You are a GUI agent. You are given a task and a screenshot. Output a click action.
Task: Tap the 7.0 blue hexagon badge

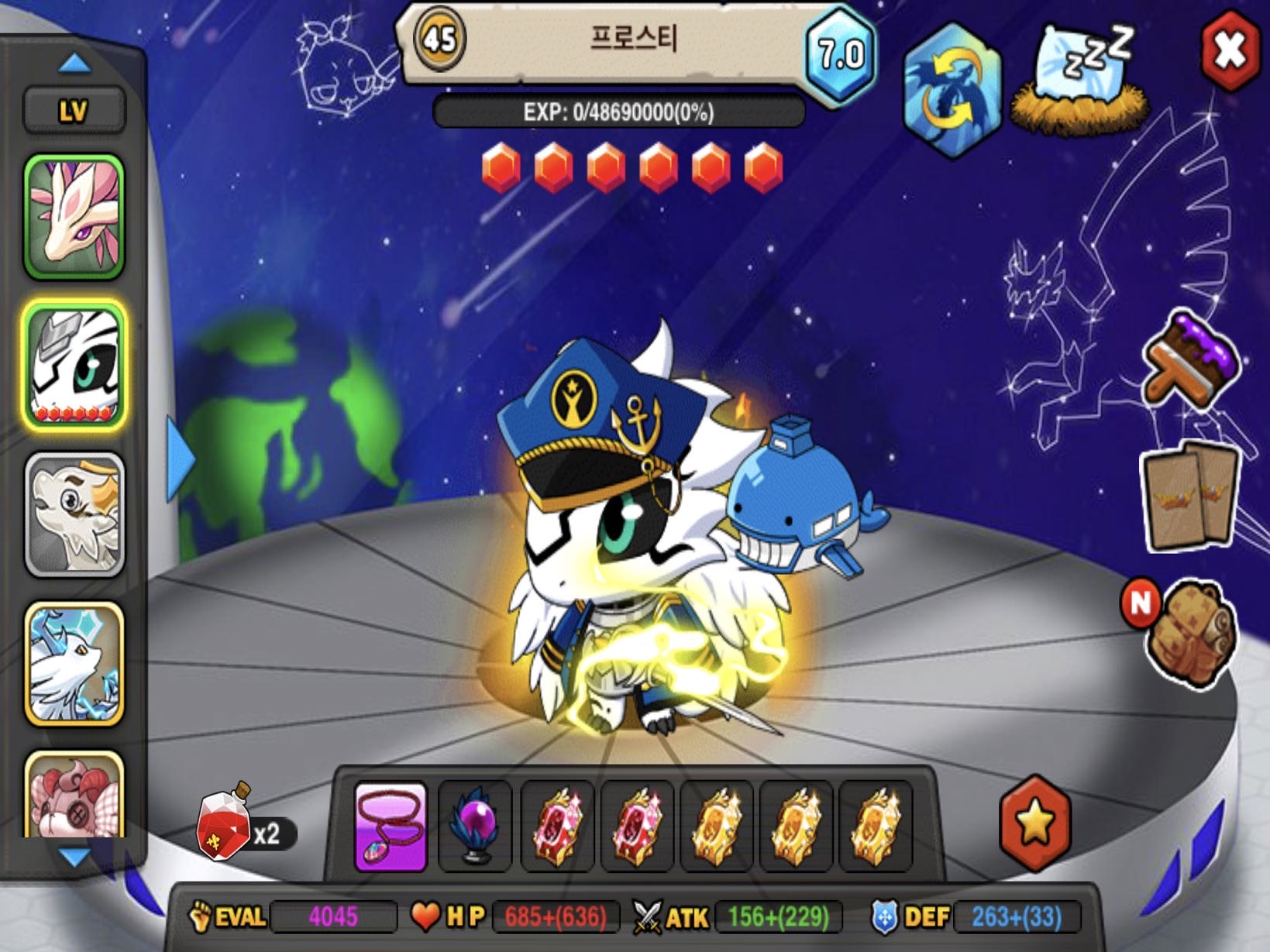841,54
